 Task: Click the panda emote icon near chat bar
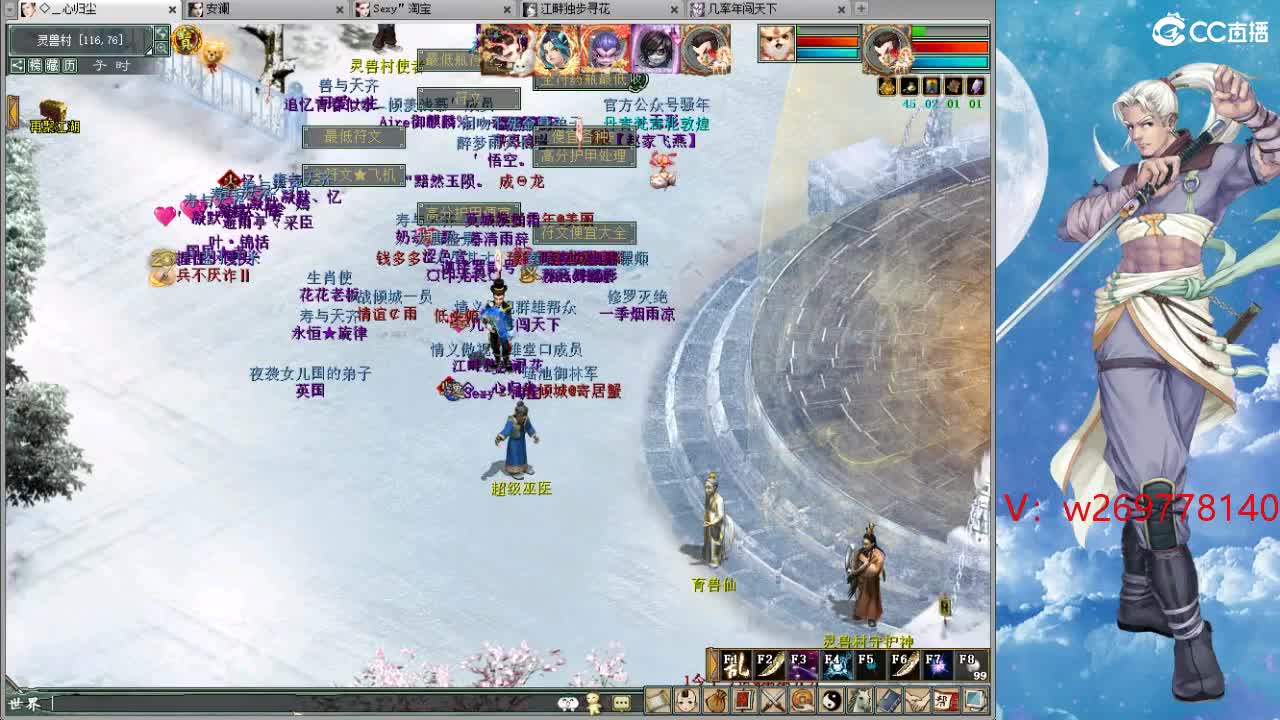tap(567, 703)
